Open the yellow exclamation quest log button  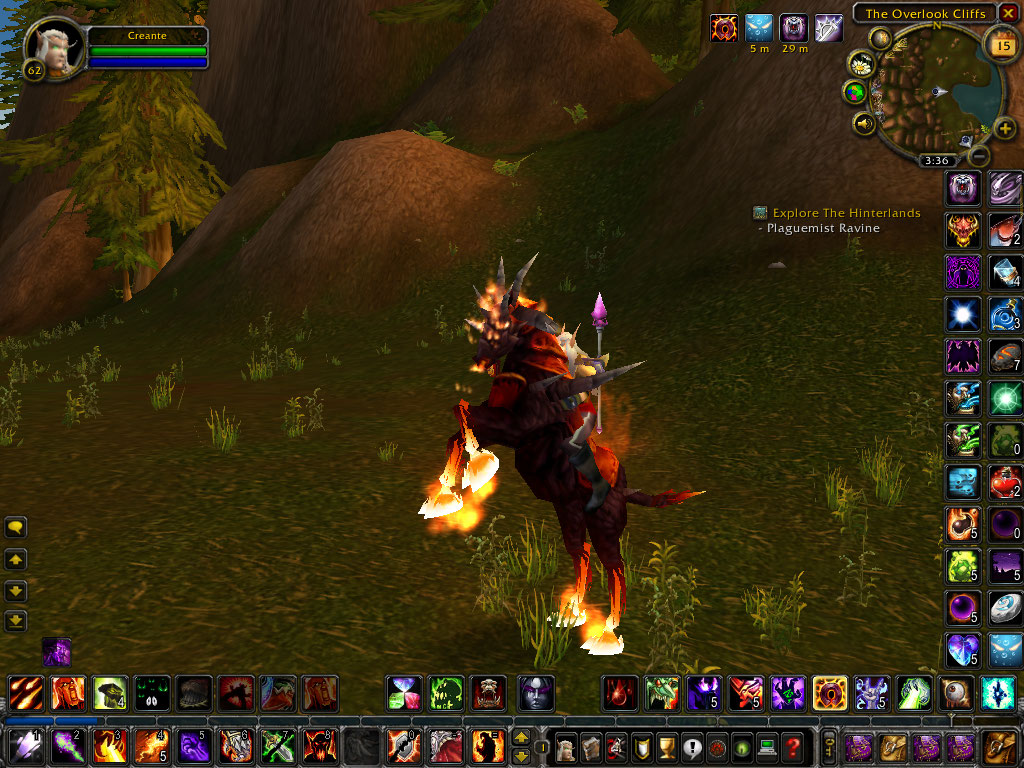pos(691,747)
